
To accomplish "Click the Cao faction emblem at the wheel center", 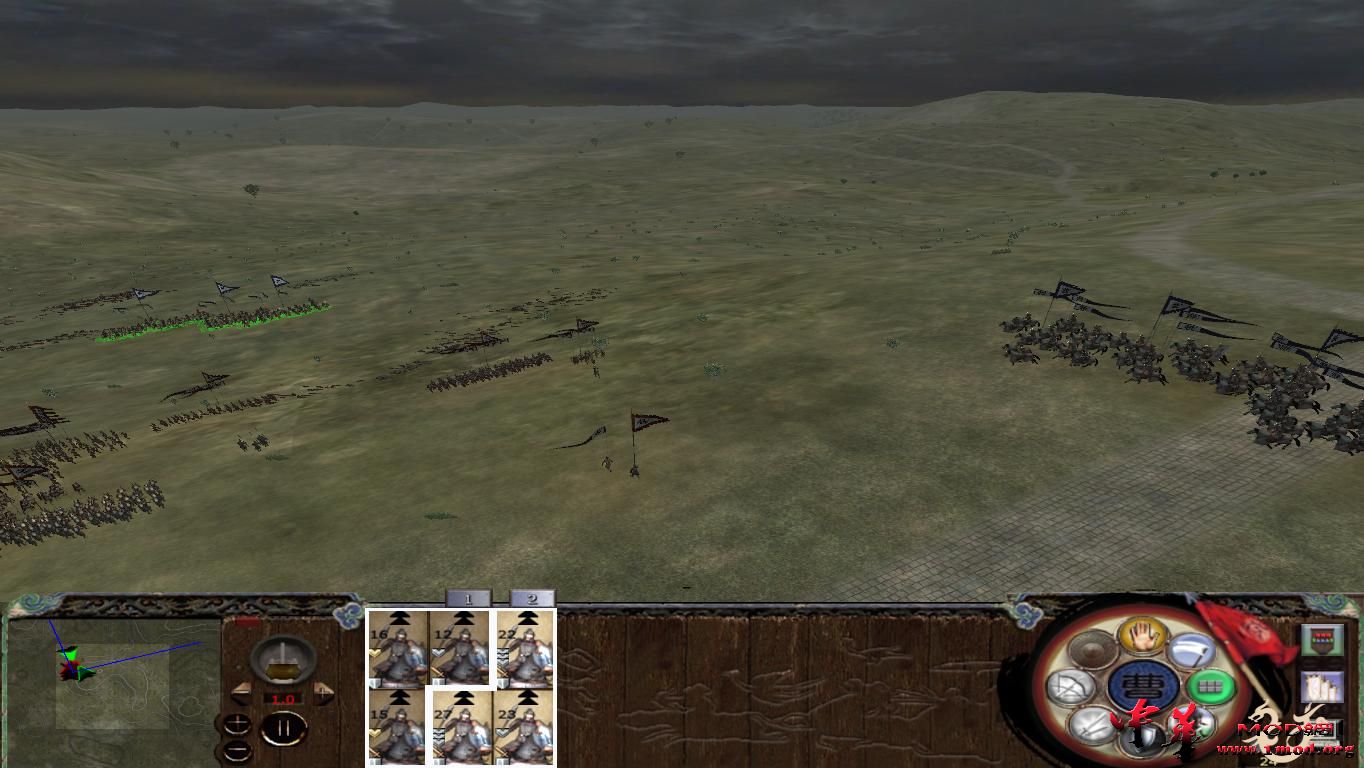I will (1143, 684).
